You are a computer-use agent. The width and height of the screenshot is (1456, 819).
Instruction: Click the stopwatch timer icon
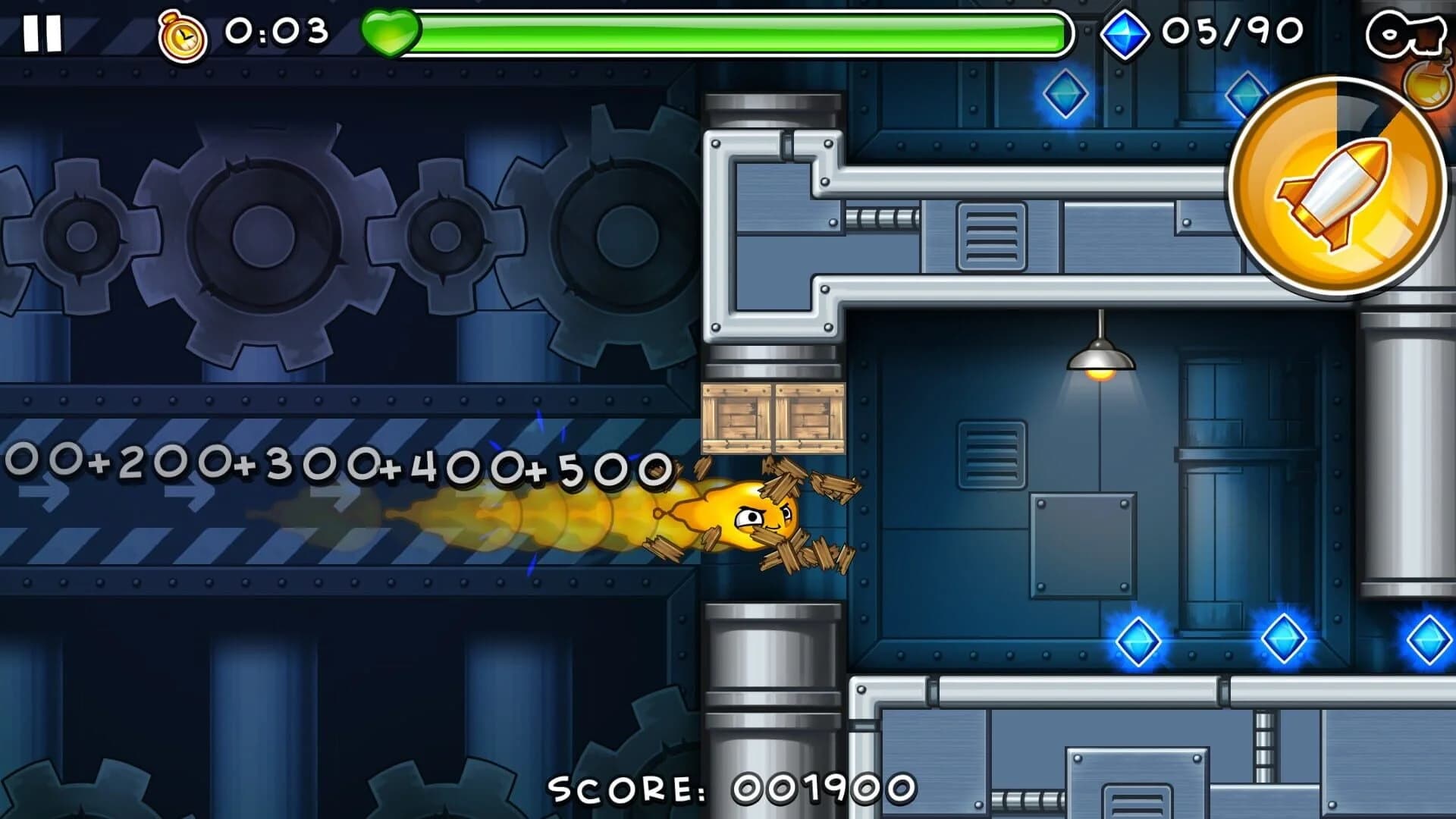[x=183, y=32]
